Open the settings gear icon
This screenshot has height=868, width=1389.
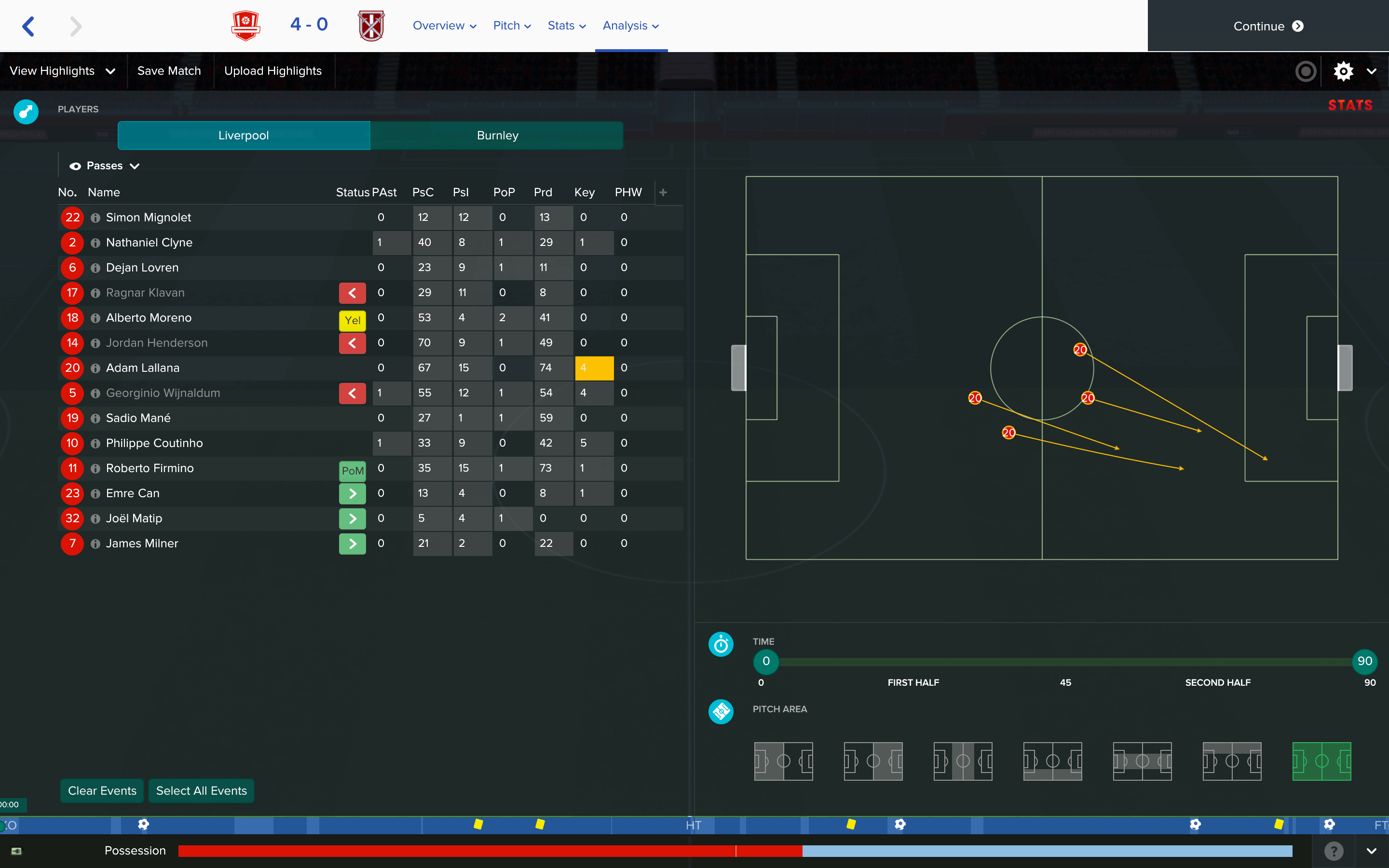(1343, 71)
